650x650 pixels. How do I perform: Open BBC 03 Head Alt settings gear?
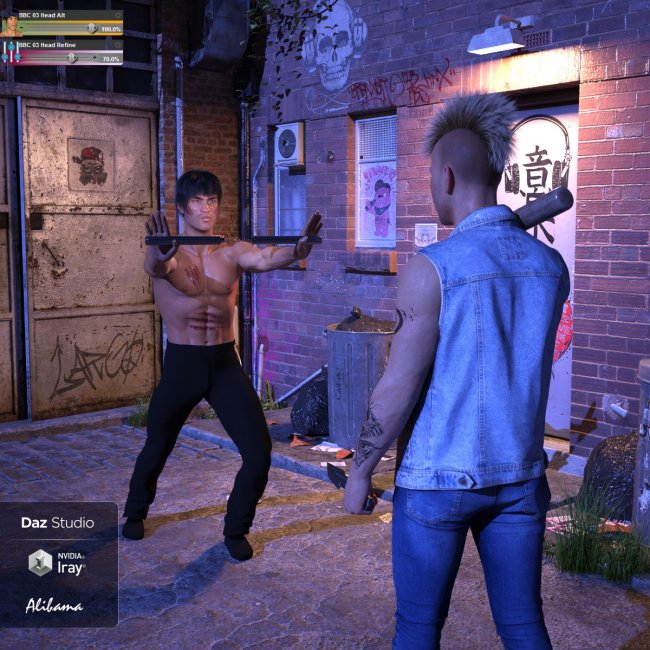tap(117, 16)
